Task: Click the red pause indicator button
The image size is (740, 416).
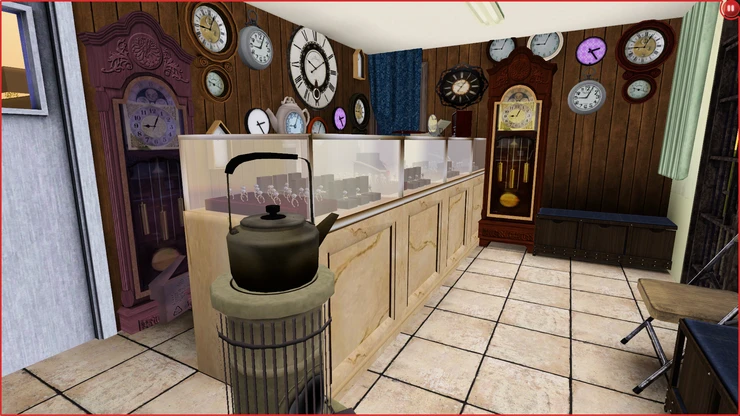Action: 730,8
